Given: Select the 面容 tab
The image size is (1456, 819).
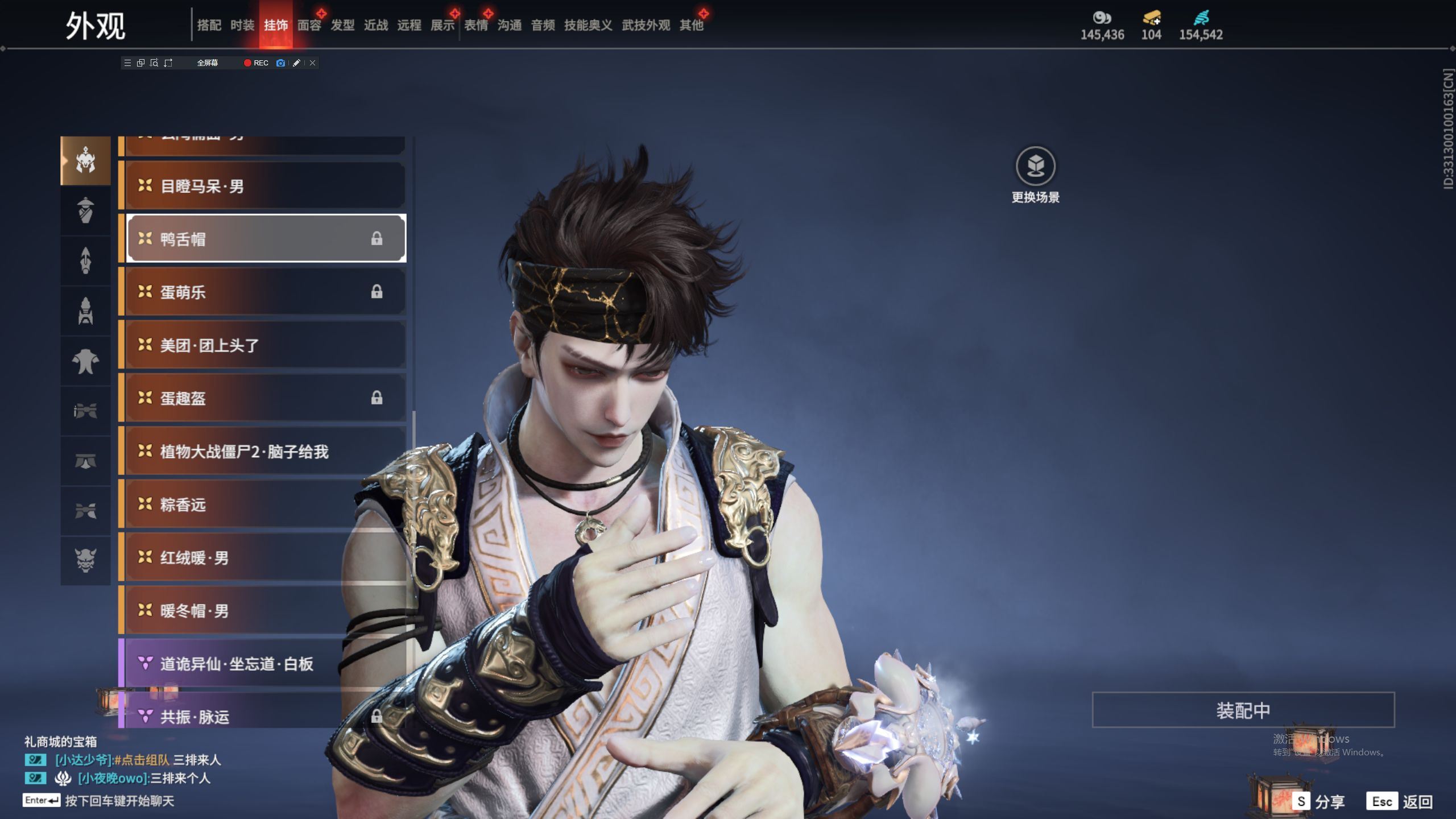Looking at the screenshot, I should point(309,25).
